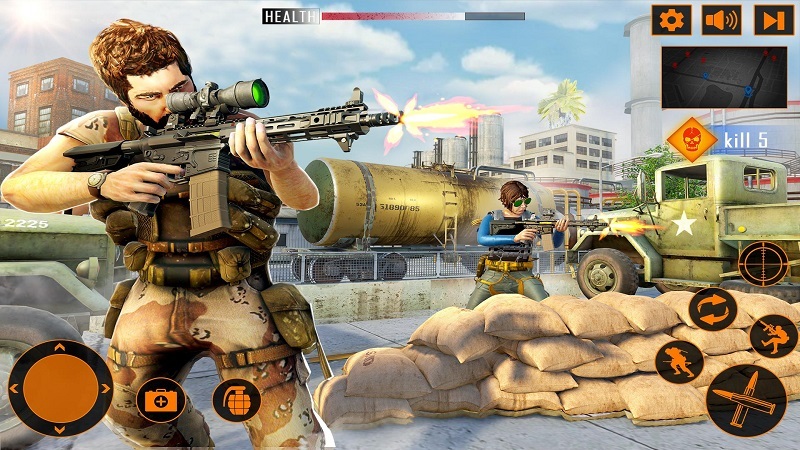This screenshot has width=800, height=450.
Task: Select the crouching soldier stance button
Action: coord(679,361)
